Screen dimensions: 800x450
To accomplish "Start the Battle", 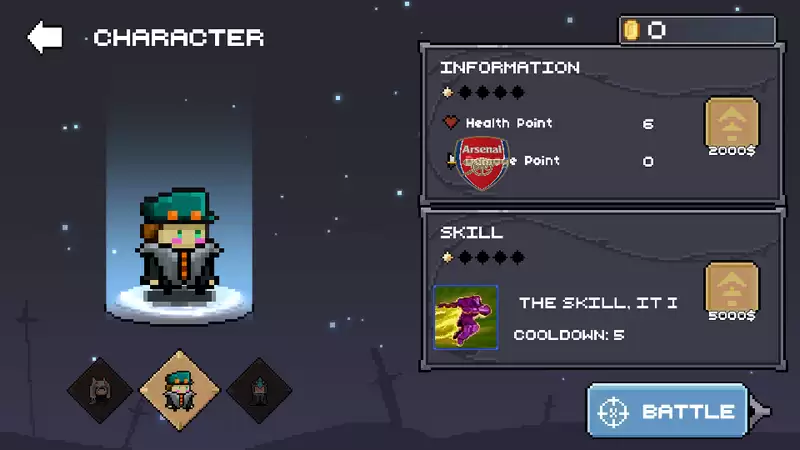I will 668,411.
